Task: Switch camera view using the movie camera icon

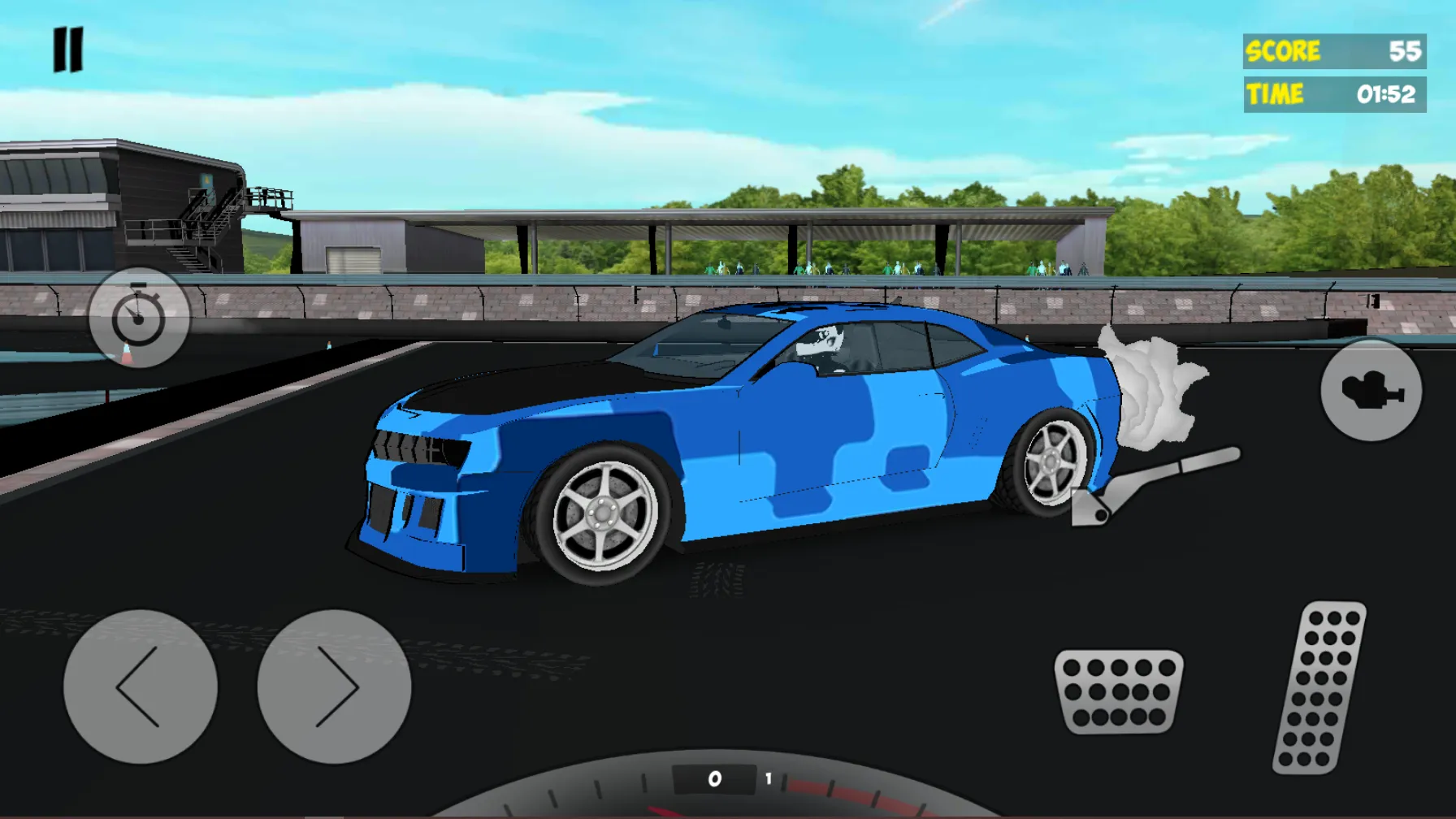Action: click(x=1371, y=392)
